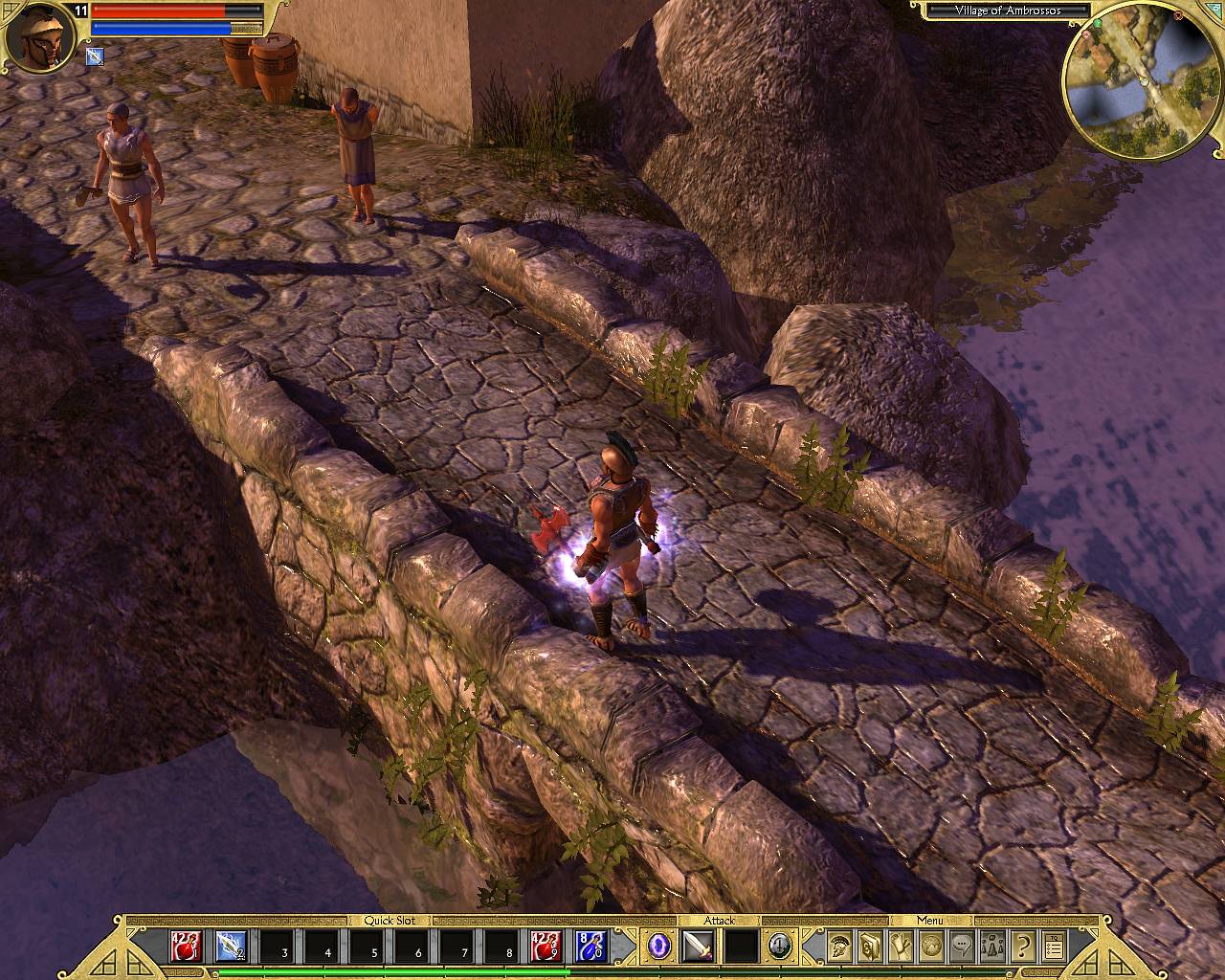Activate the icy blade skill in quick slot 2
The image size is (1225, 980).
pyautogui.click(x=231, y=947)
